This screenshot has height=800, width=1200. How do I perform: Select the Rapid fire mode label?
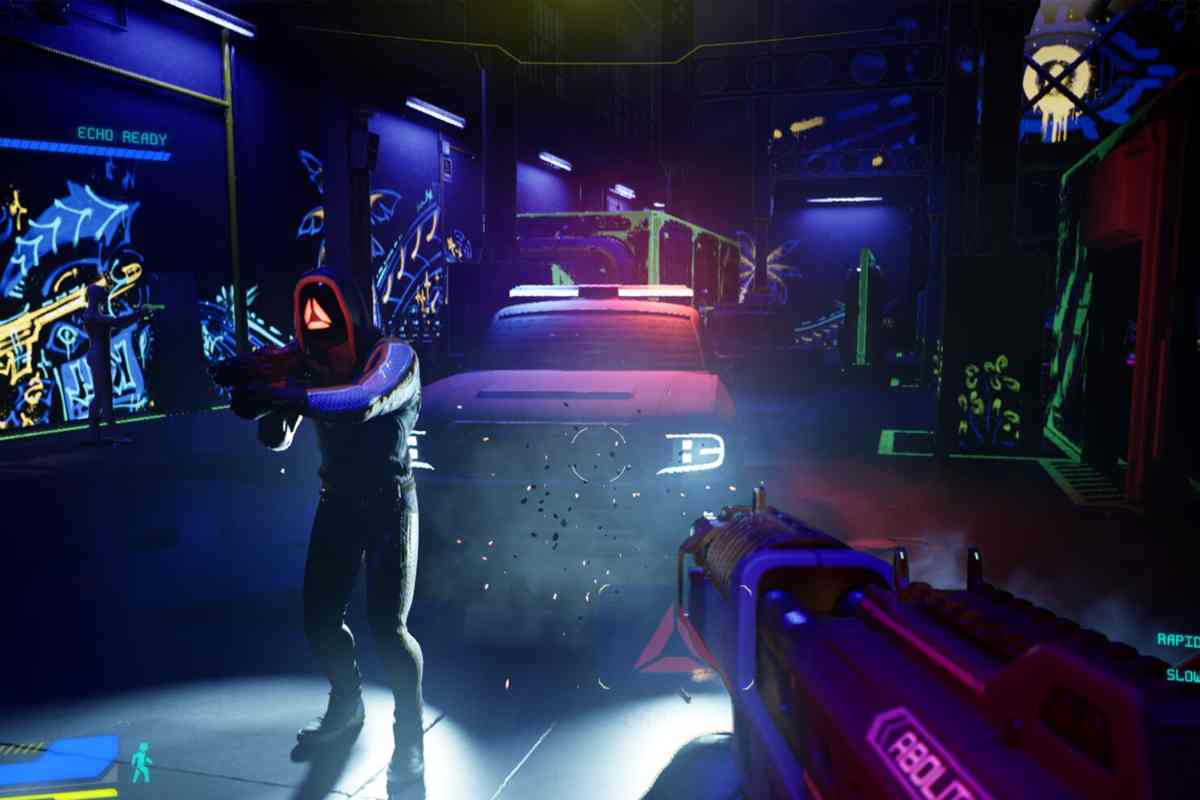point(1178,640)
